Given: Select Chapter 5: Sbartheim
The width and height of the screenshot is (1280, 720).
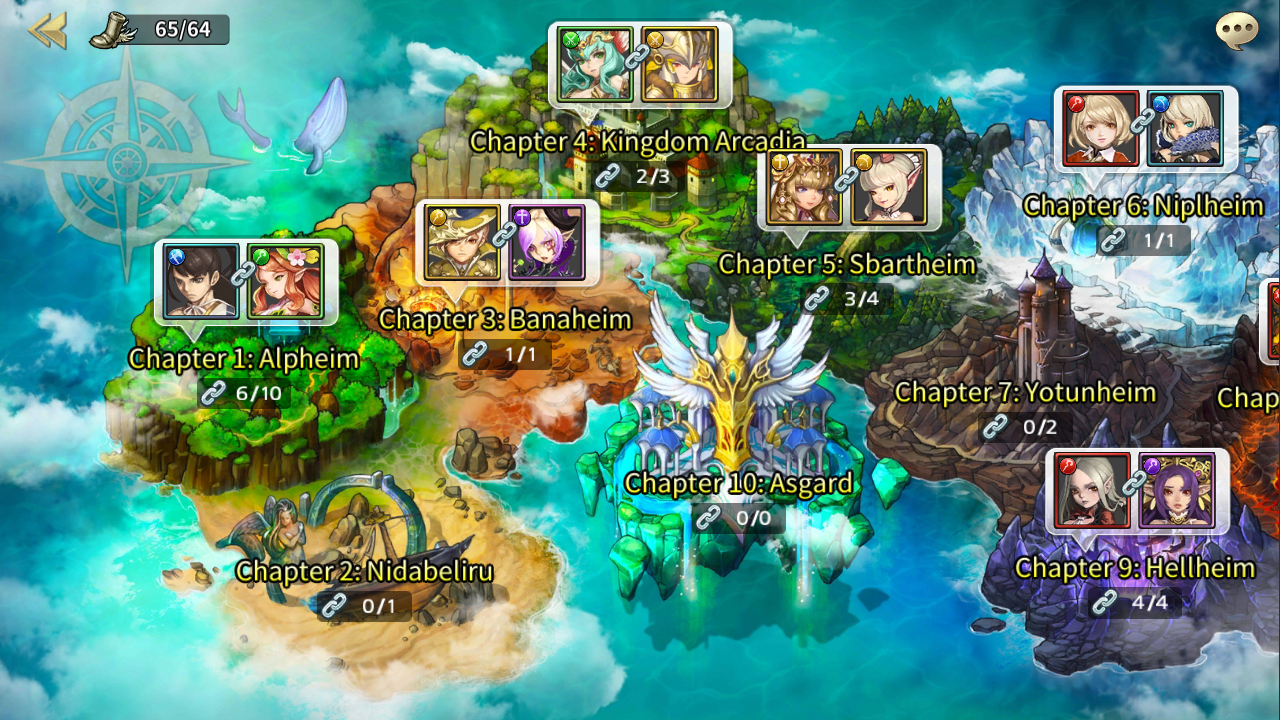Looking at the screenshot, I should coord(846,265).
